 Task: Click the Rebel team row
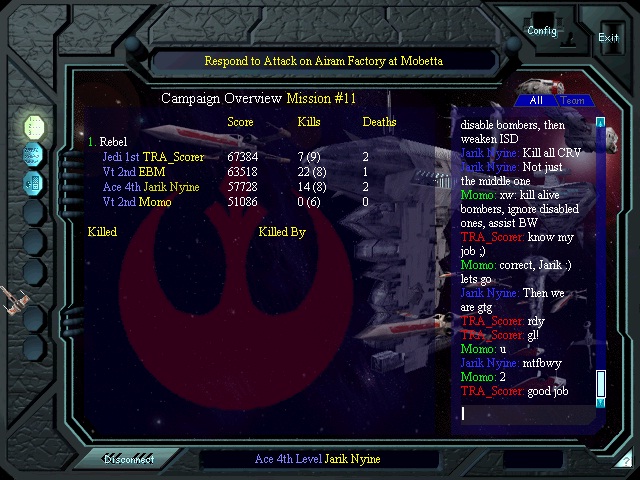(x=110, y=142)
